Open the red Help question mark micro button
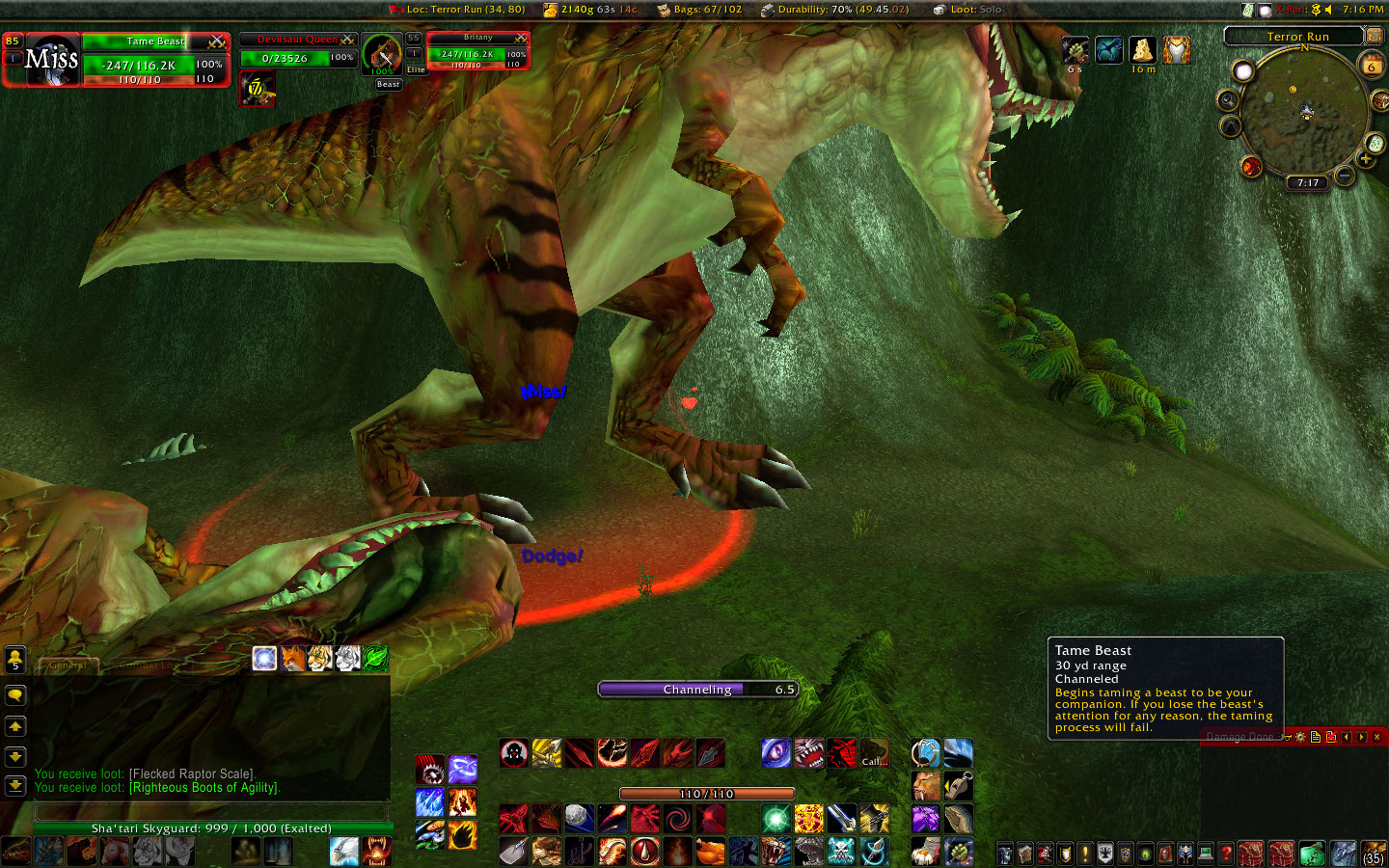 tap(1225, 853)
